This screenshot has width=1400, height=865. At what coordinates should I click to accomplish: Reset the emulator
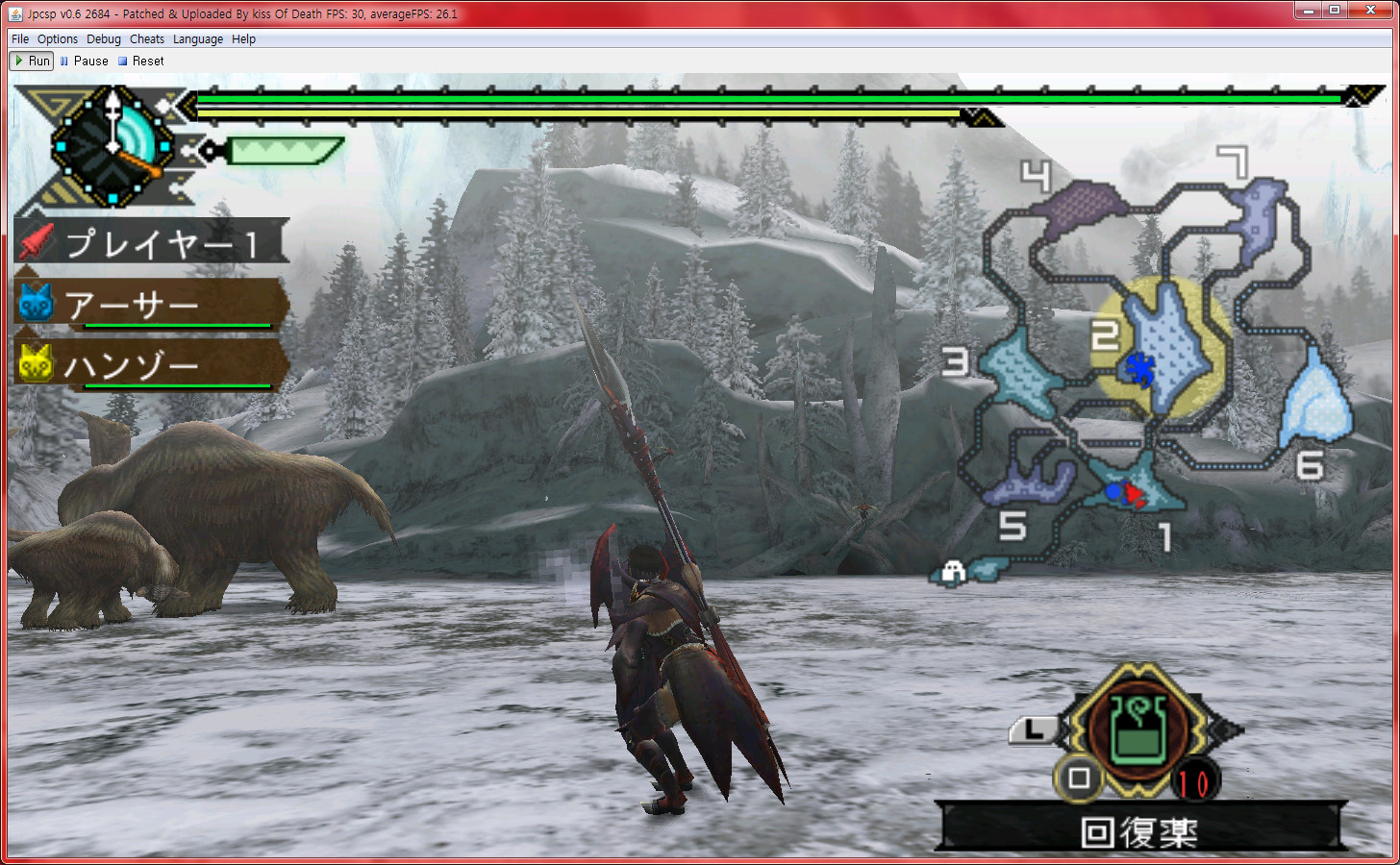click(141, 61)
